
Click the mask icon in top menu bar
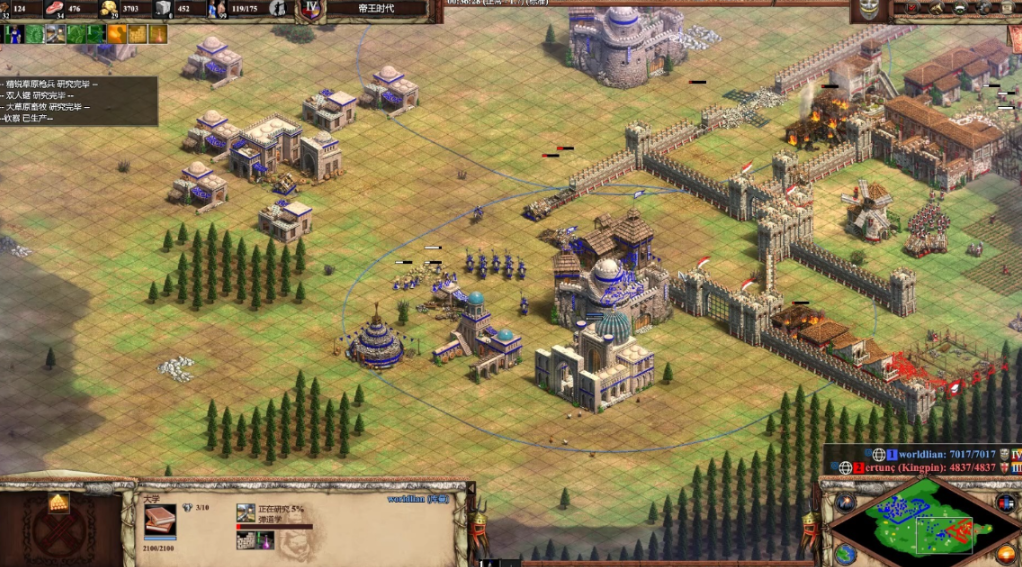pos(869,10)
